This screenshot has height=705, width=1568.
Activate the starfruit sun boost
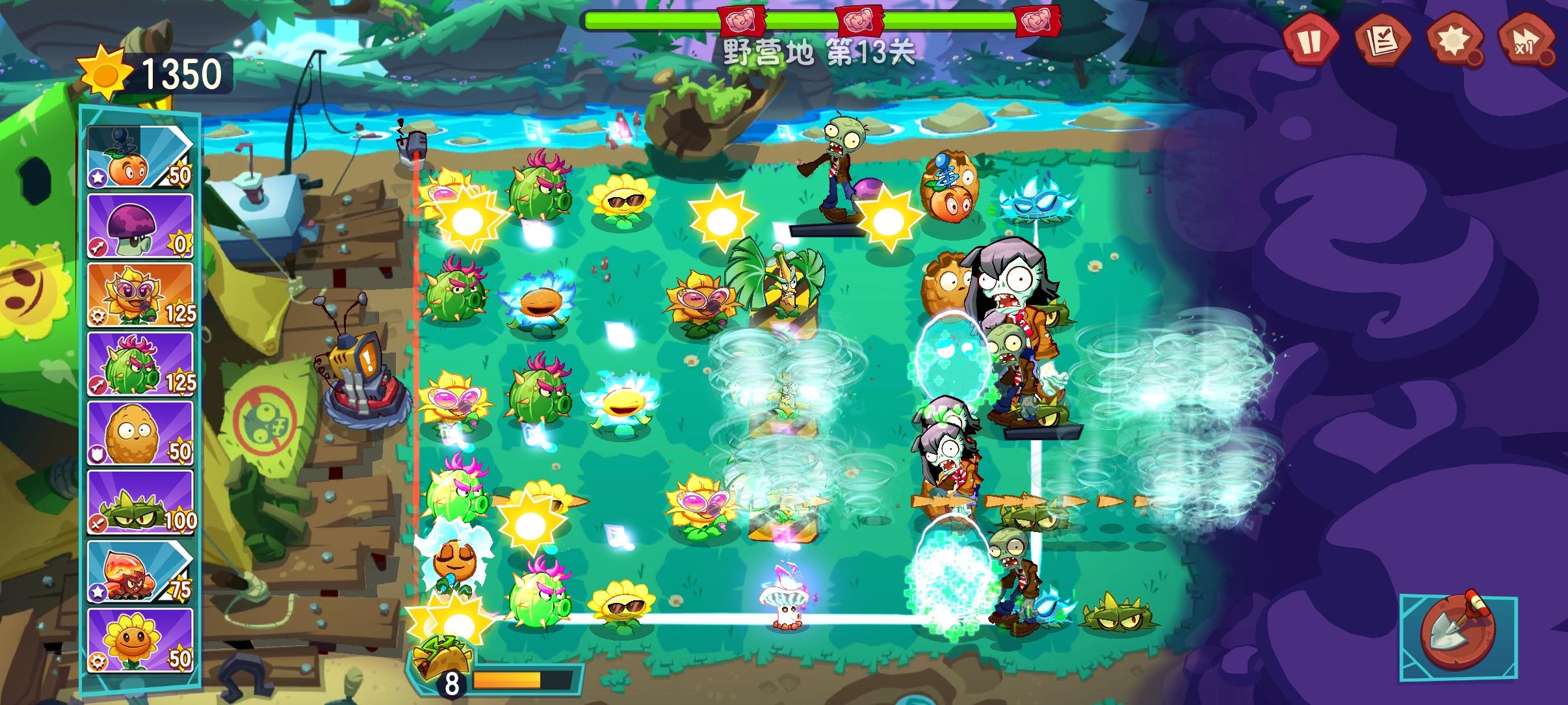pos(1455,43)
